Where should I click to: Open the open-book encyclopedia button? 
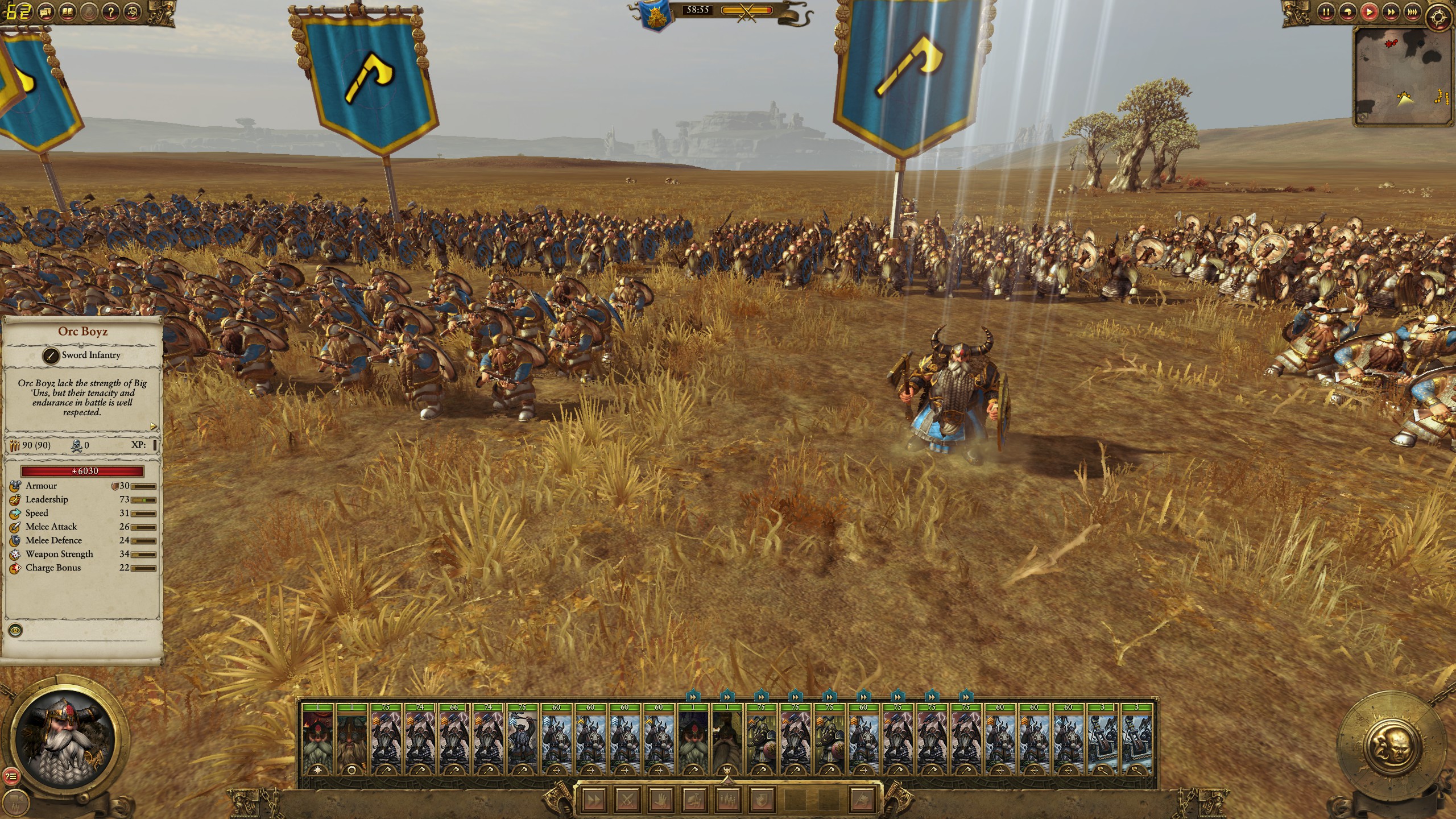[69, 11]
